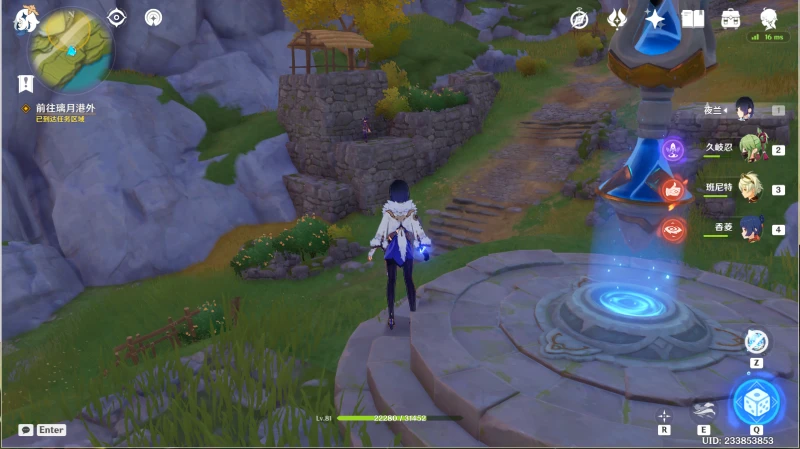800x449 pixels.
Task: Use the round gadget icon above the burst
Action: (x=756, y=342)
